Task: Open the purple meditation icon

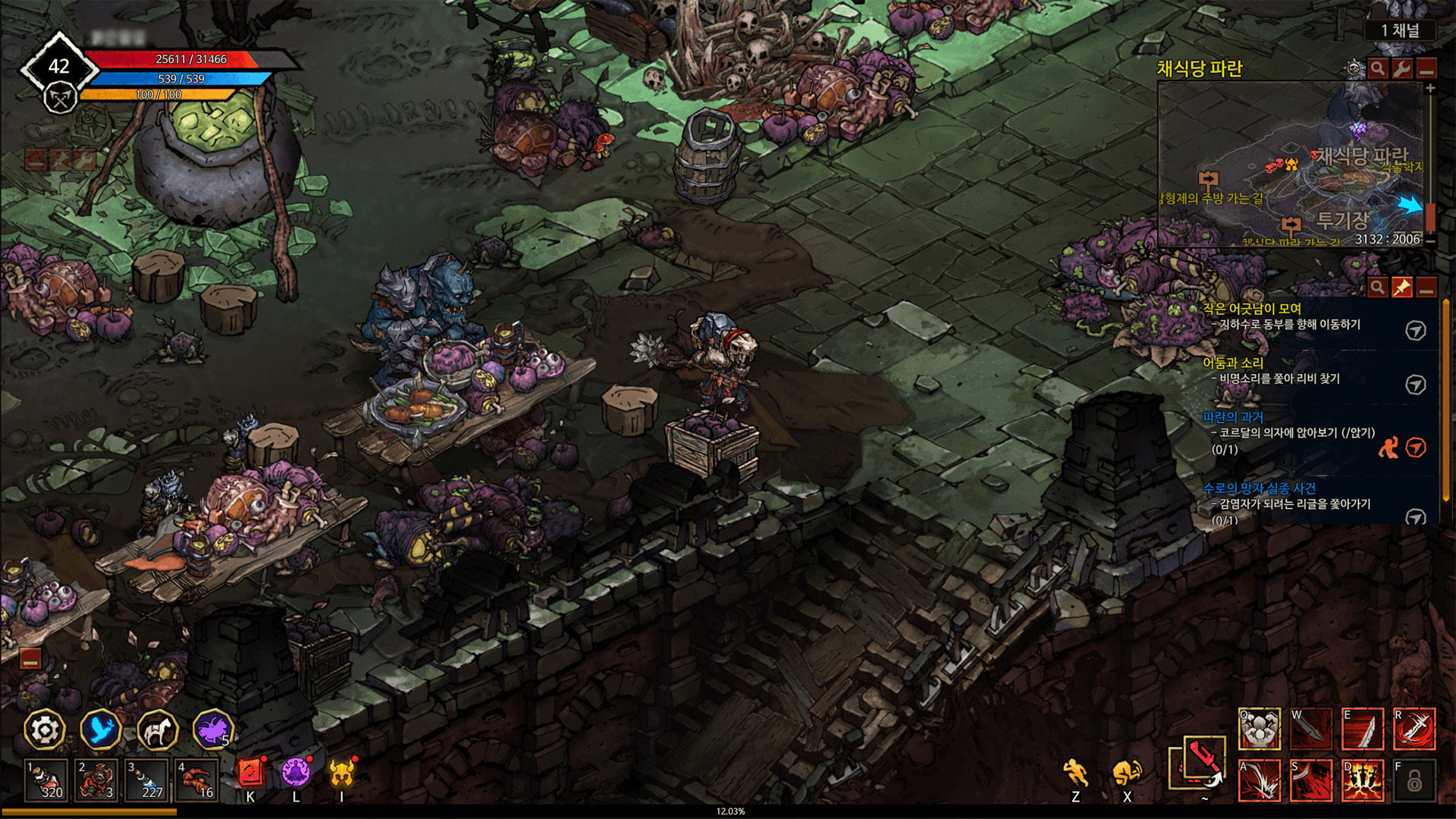Action: [x=296, y=773]
